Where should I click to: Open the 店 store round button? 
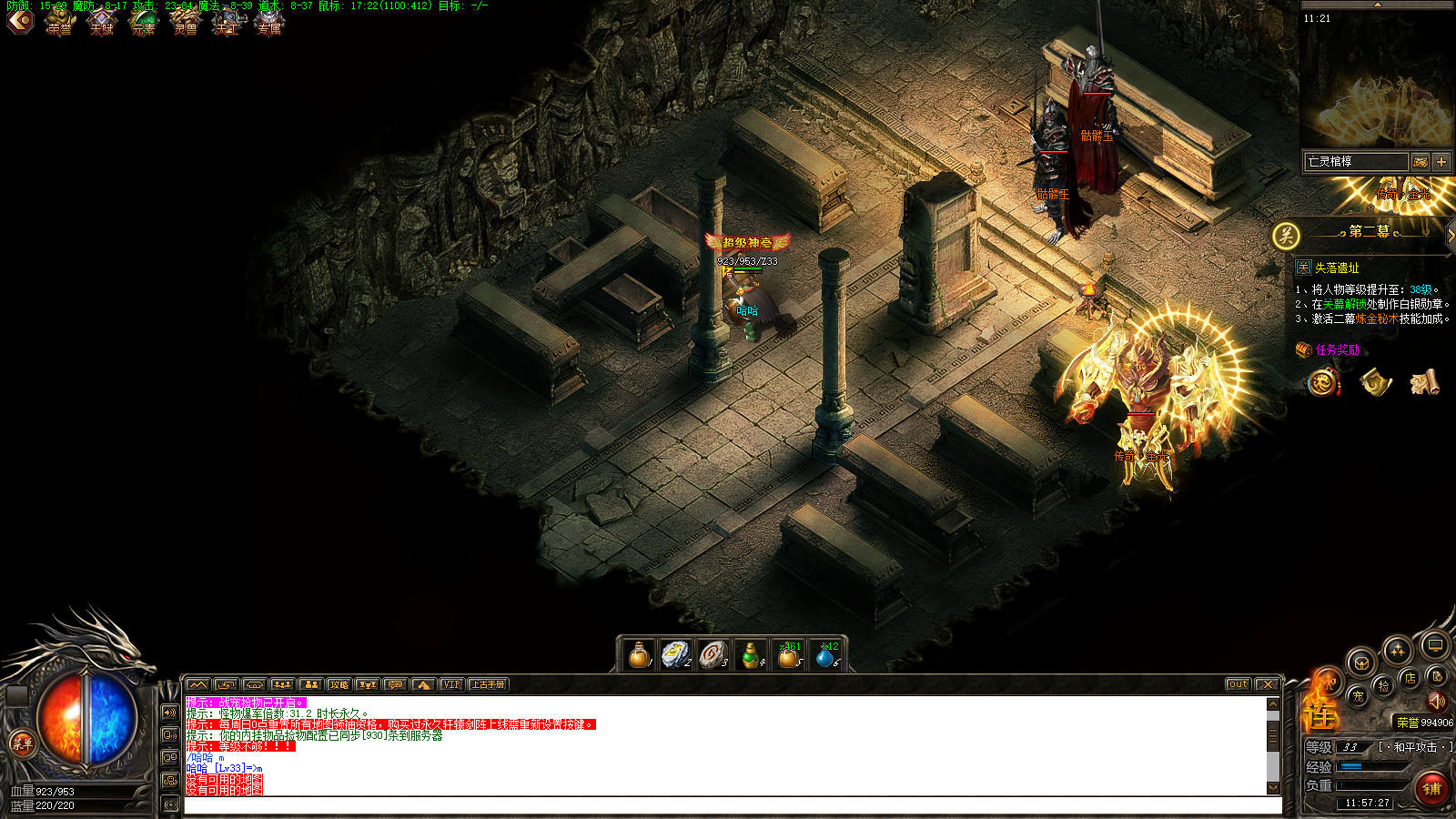point(1410,678)
